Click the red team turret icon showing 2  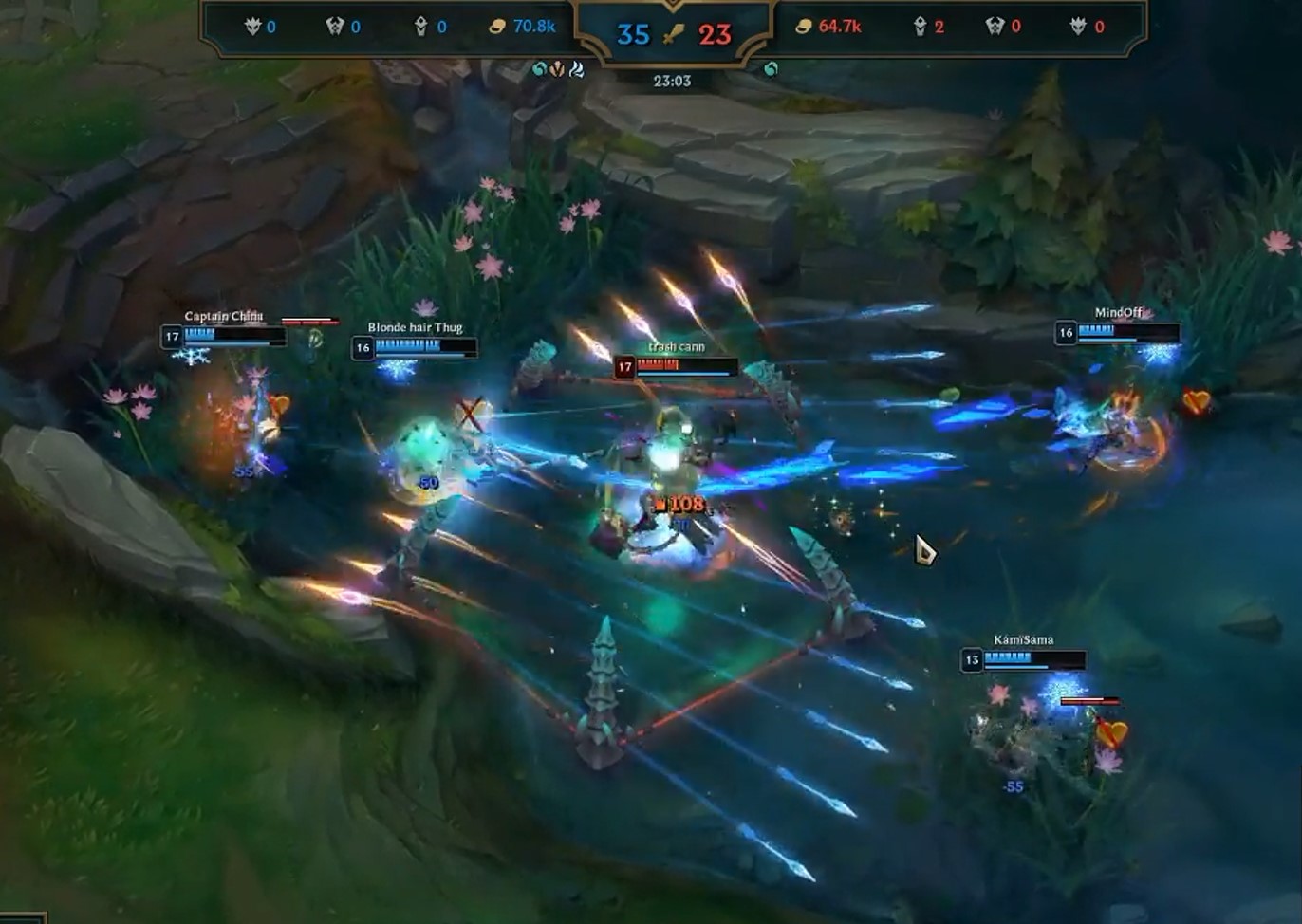click(921, 27)
